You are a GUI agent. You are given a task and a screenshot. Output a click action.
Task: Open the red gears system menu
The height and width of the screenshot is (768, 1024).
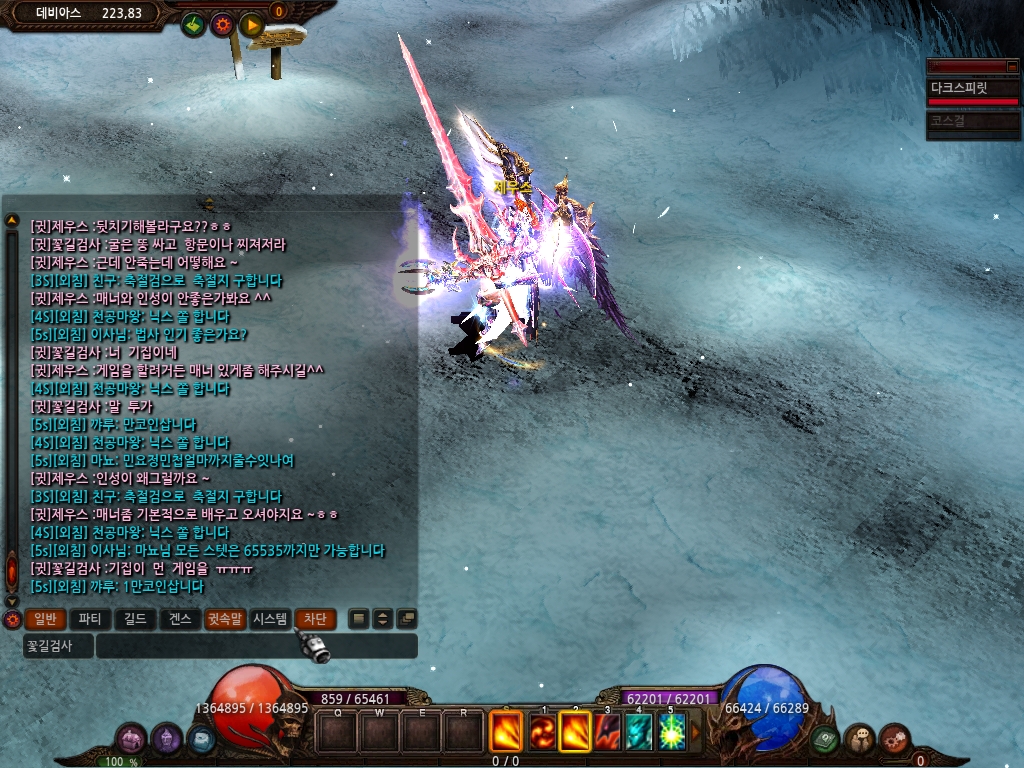(894, 739)
